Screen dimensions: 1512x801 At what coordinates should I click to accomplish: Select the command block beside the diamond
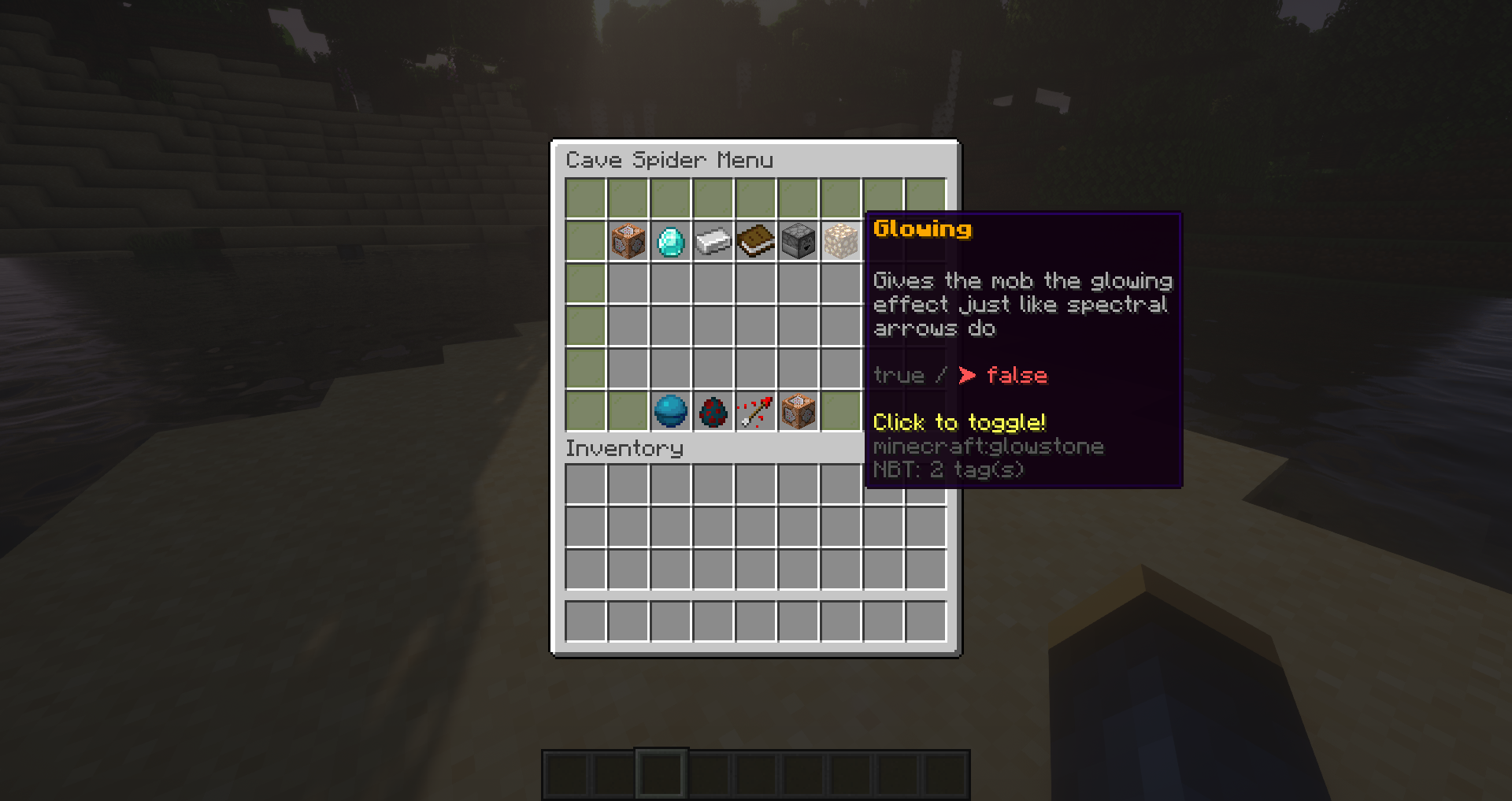[x=628, y=241]
